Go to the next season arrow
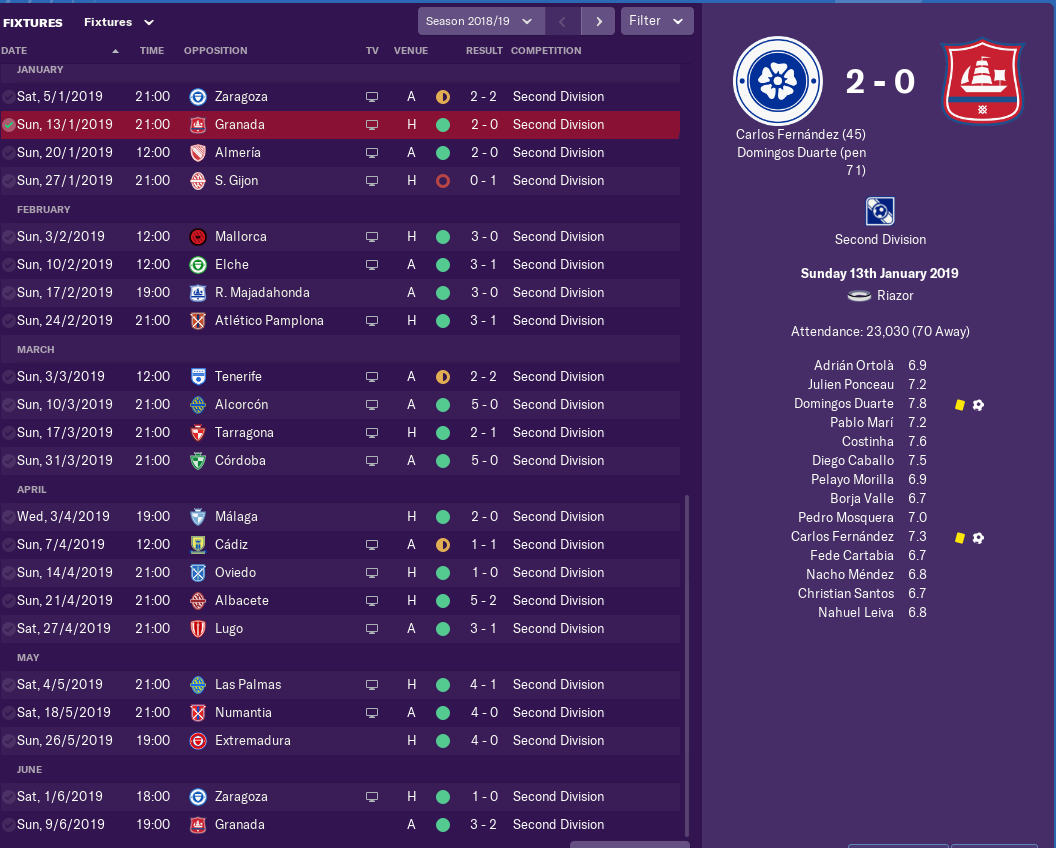Viewport: 1056px width, 848px height. (598, 21)
